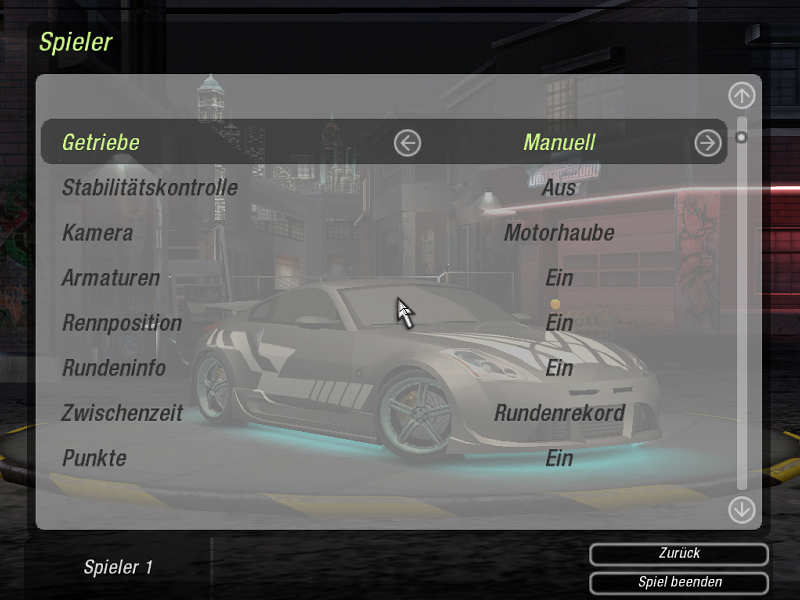This screenshot has width=800, height=600.
Task: Choose the Kamera setting row
Action: click(x=97, y=233)
